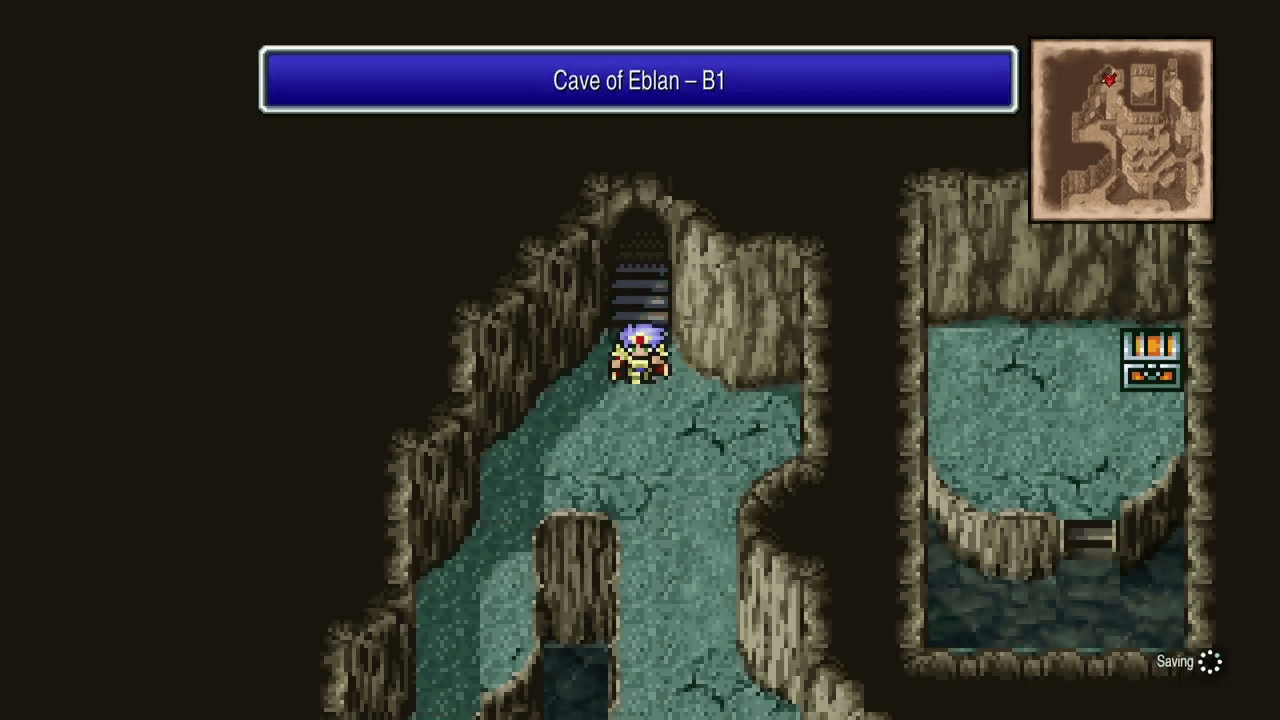This screenshot has height=720, width=1280.
Task: Click the minimap in the top-right corner
Action: tap(1120, 128)
